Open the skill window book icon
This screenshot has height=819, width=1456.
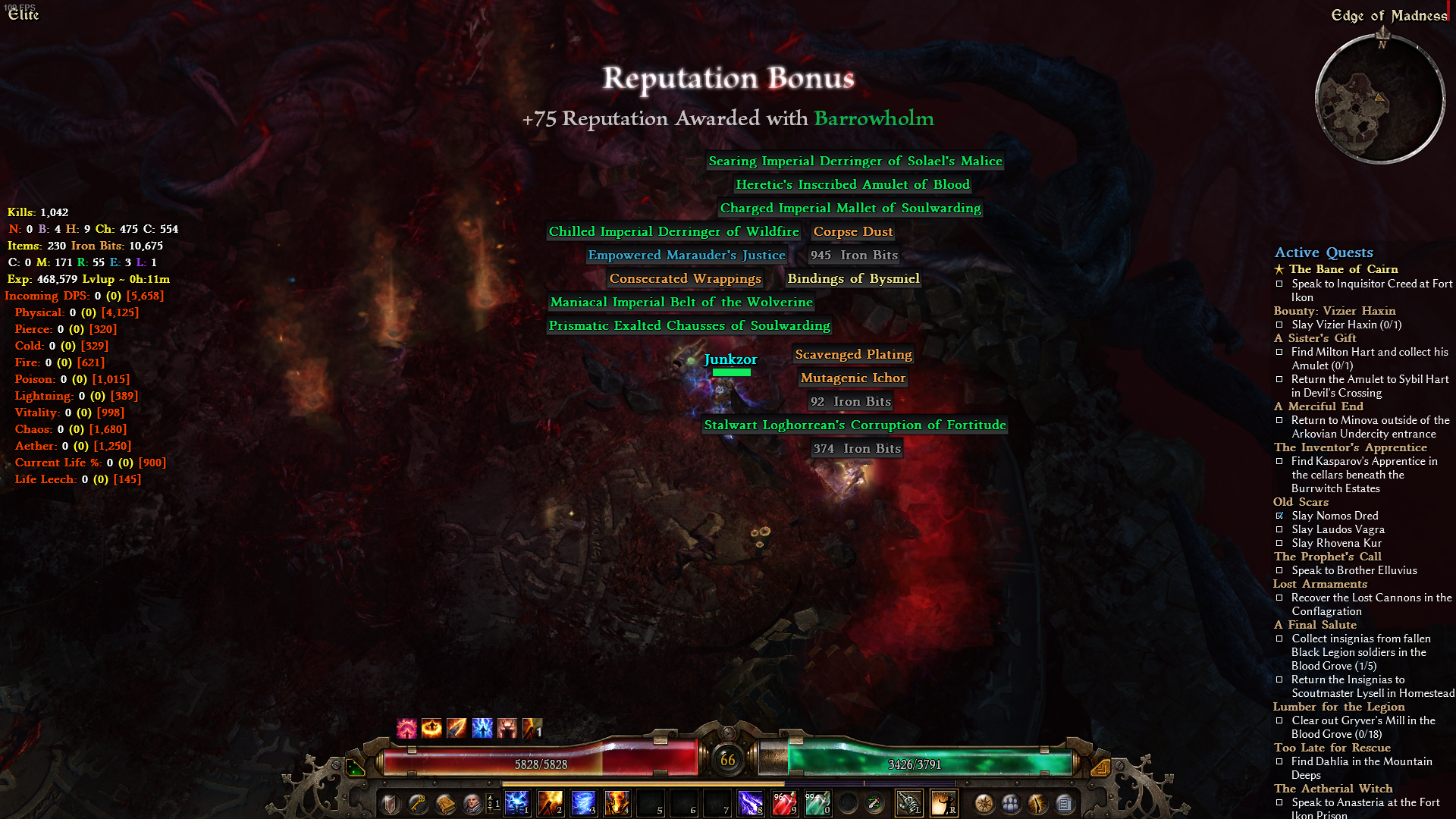point(445,802)
